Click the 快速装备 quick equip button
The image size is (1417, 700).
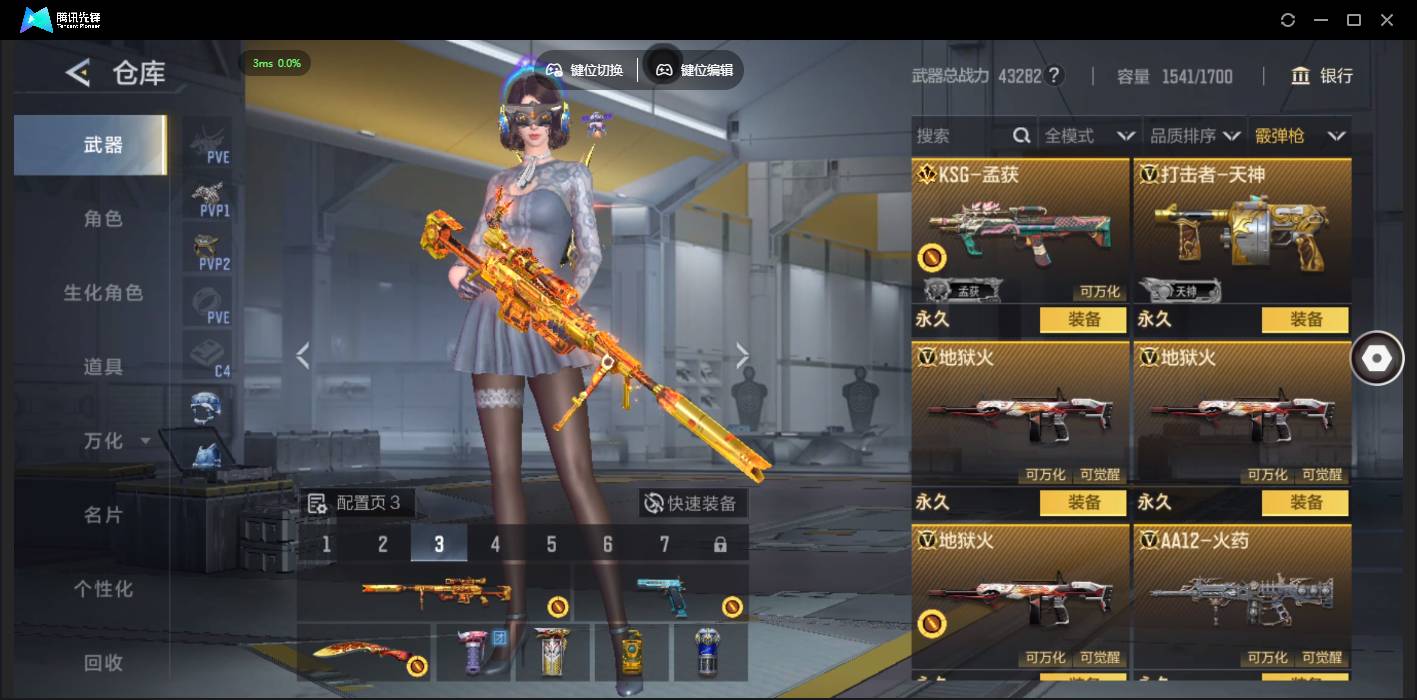tap(692, 503)
